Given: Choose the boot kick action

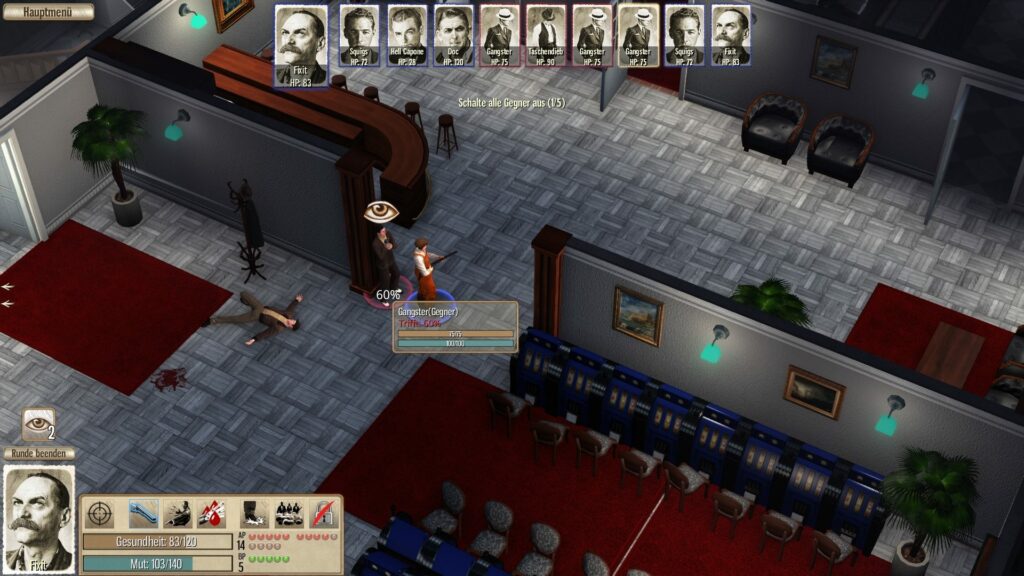Looking at the screenshot, I should [x=254, y=513].
